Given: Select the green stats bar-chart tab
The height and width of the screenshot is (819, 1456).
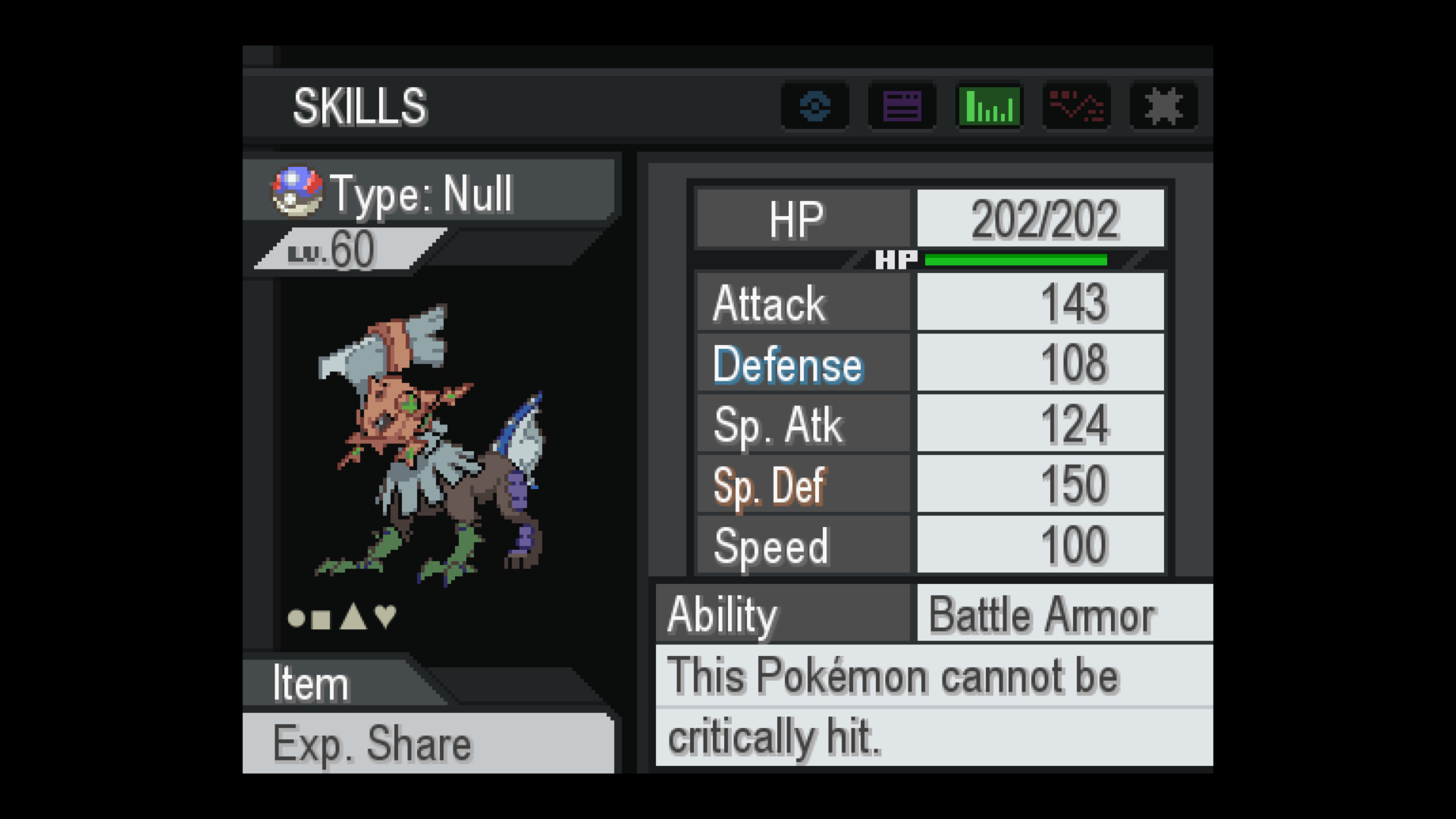Looking at the screenshot, I should 990,106.
